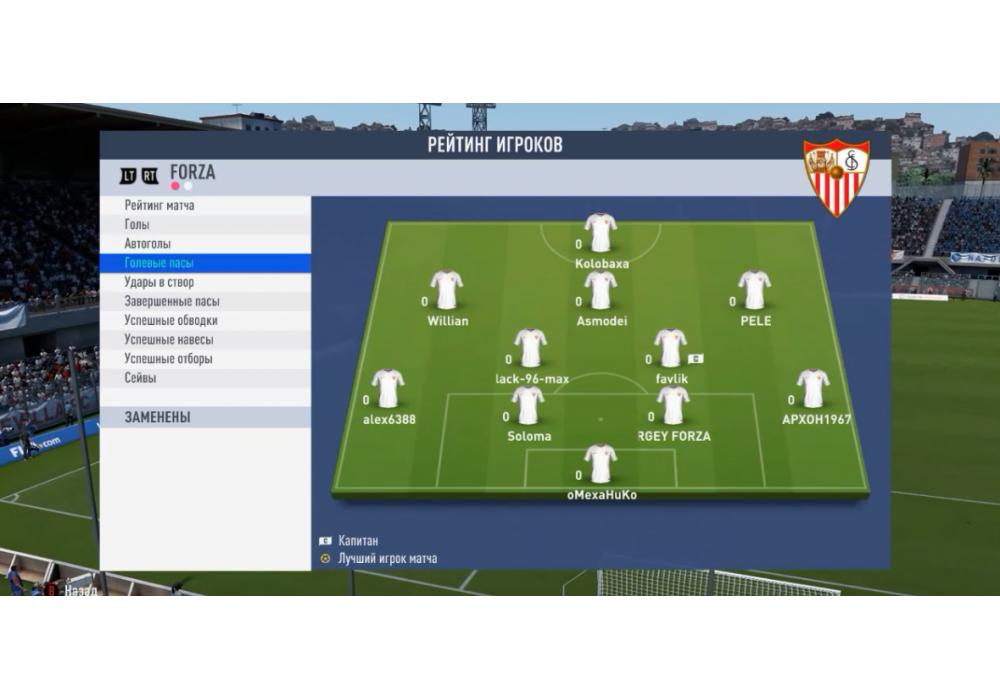Viewport: 1000px width, 700px height.
Task: Select the Рейтинг матча menu entry
Action: [160, 206]
